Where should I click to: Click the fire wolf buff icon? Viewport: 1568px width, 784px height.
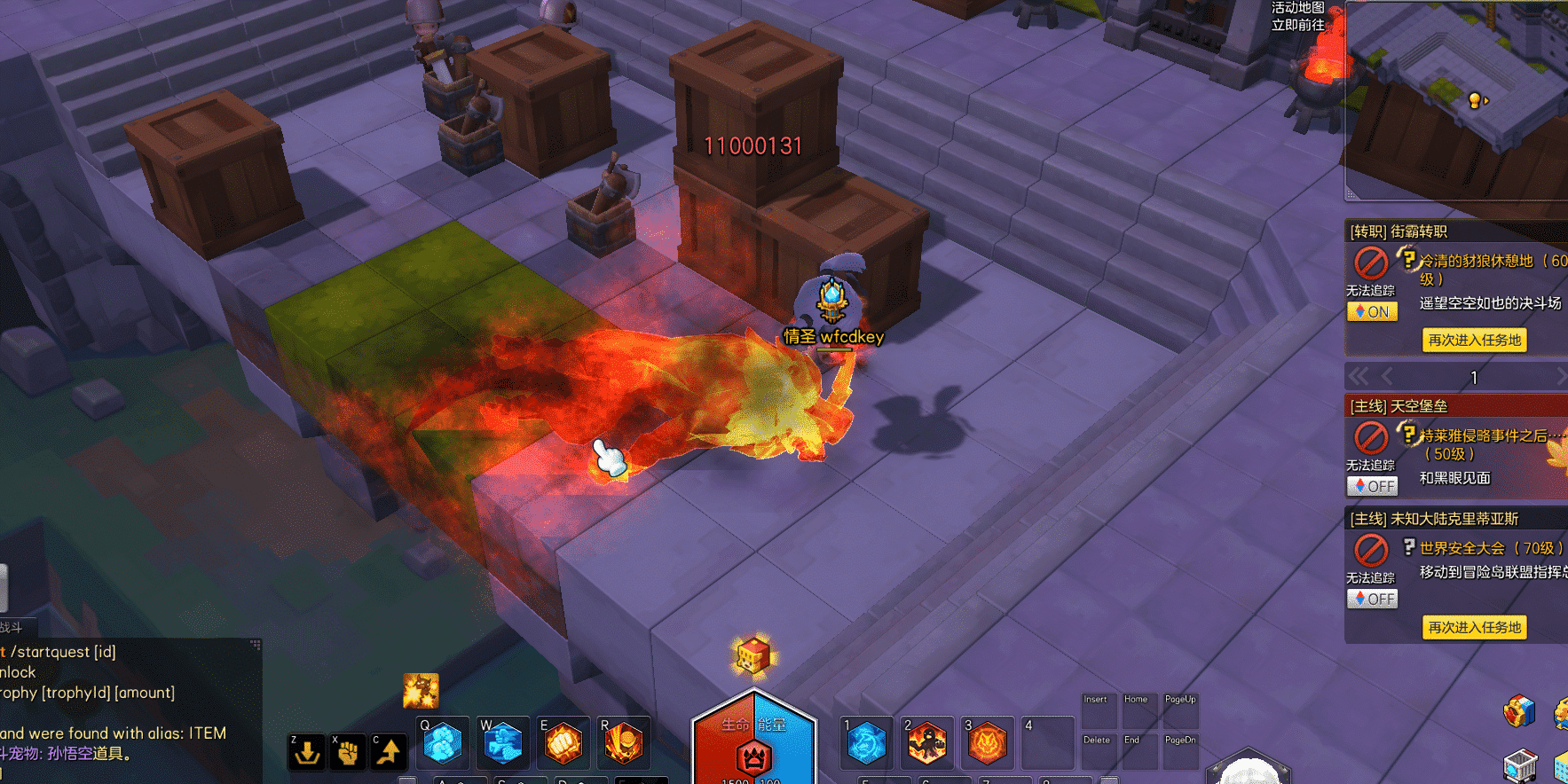421,690
